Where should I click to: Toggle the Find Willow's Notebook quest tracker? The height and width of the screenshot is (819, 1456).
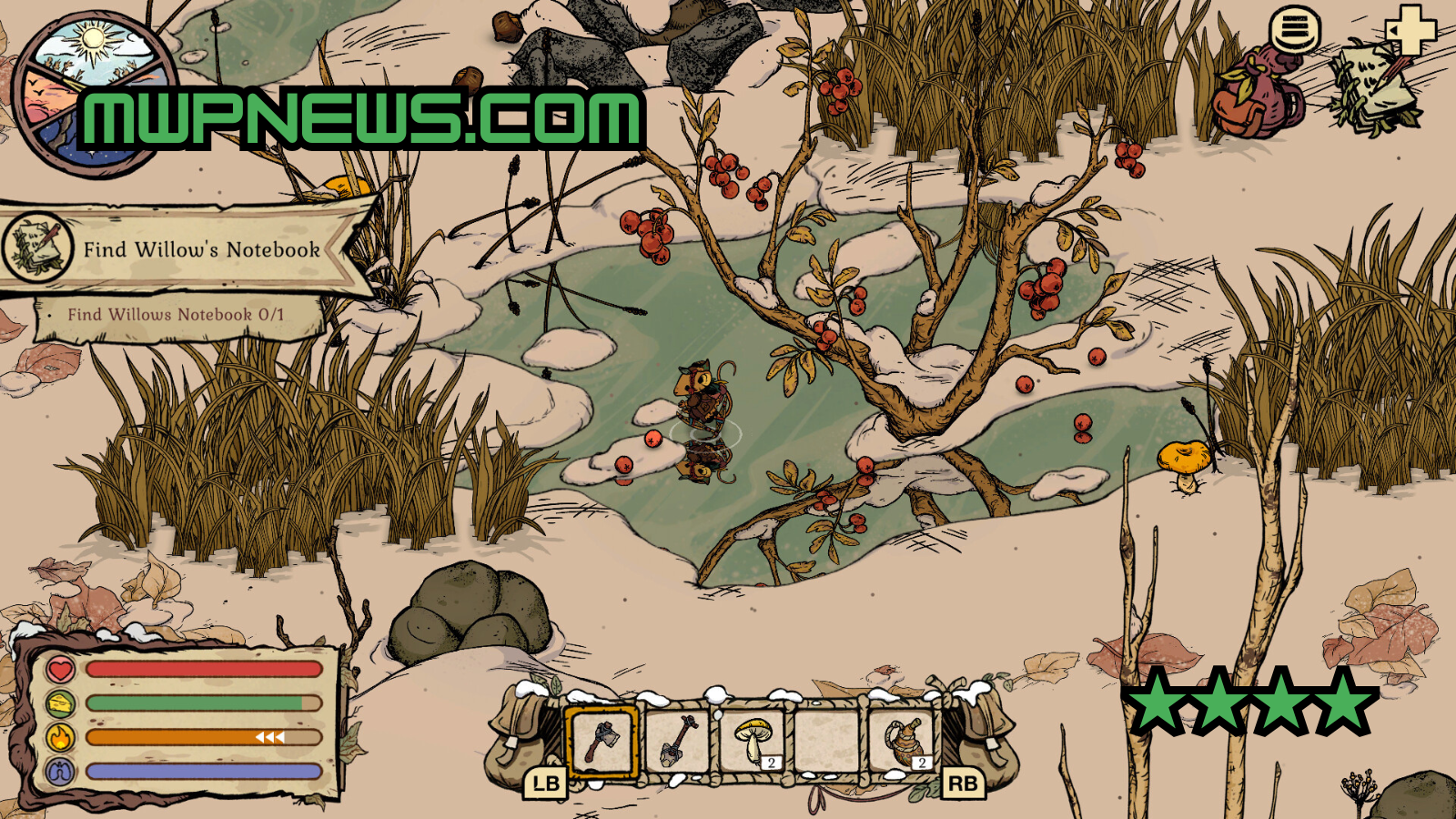click(x=200, y=247)
